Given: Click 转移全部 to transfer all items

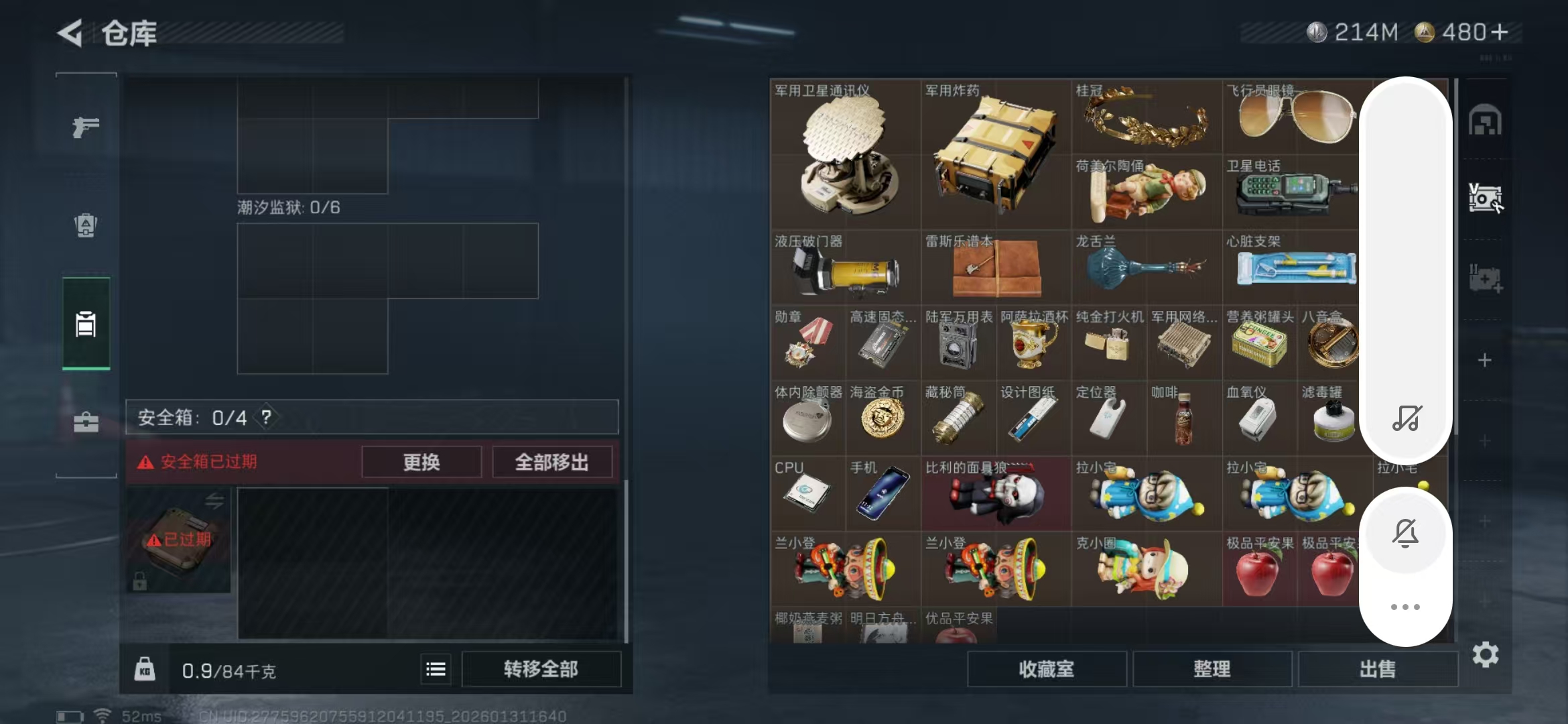Looking at the screenshot, I should tap(541, 669).
